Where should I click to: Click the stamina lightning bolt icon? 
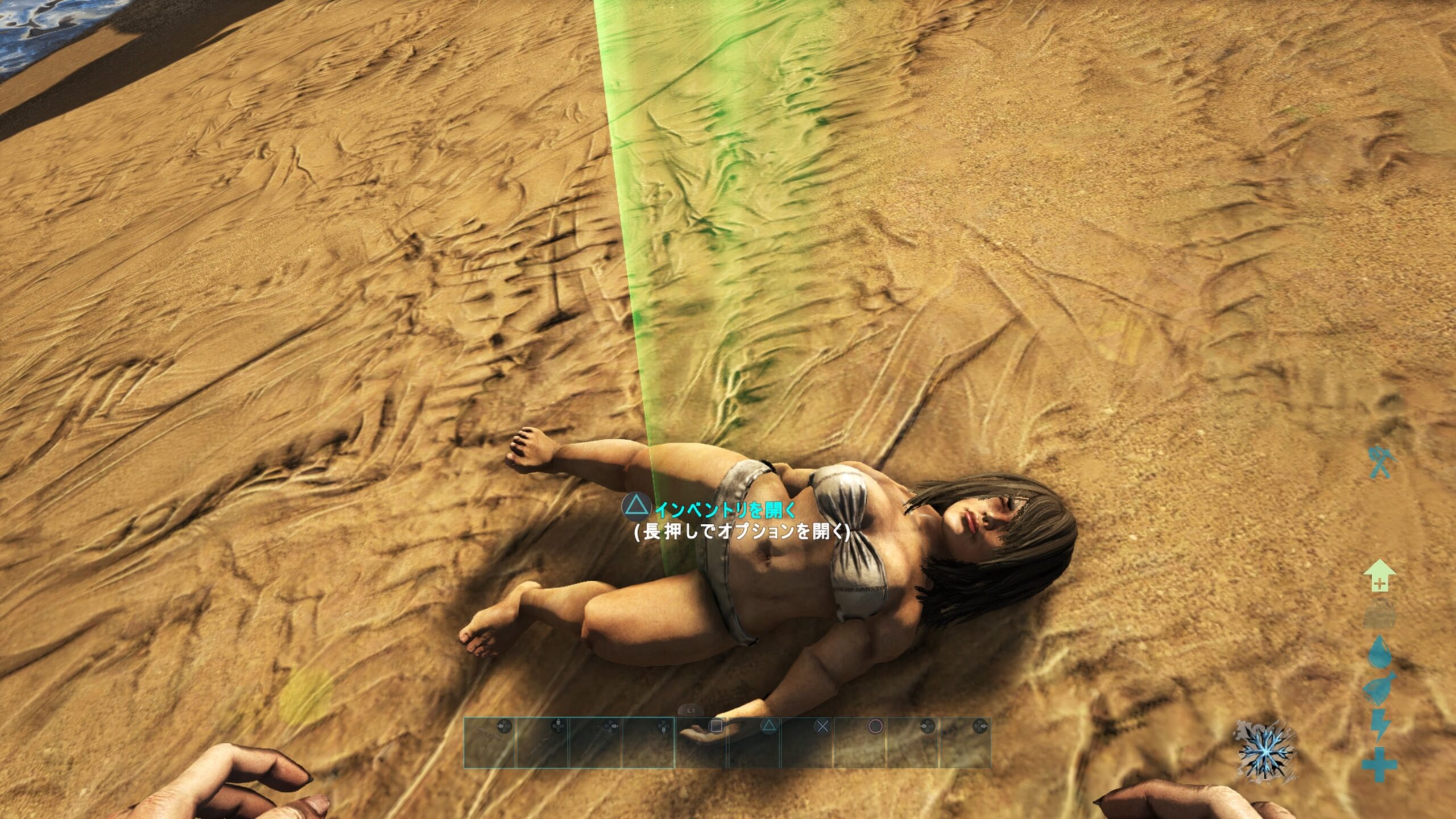click(x=1380, y=724)
